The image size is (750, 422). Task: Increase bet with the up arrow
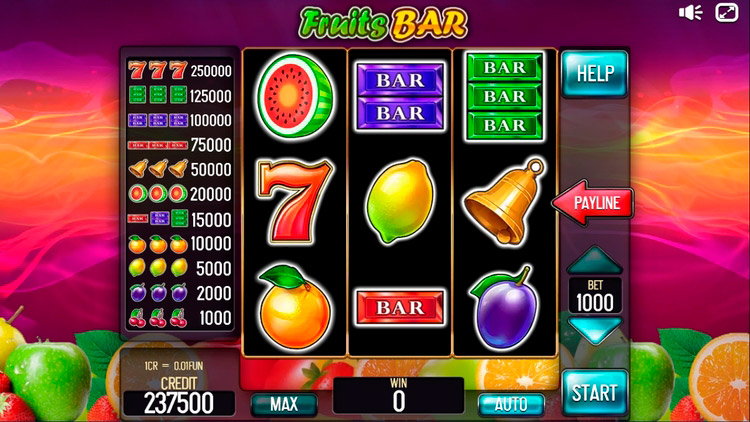[x=594, y=261]
